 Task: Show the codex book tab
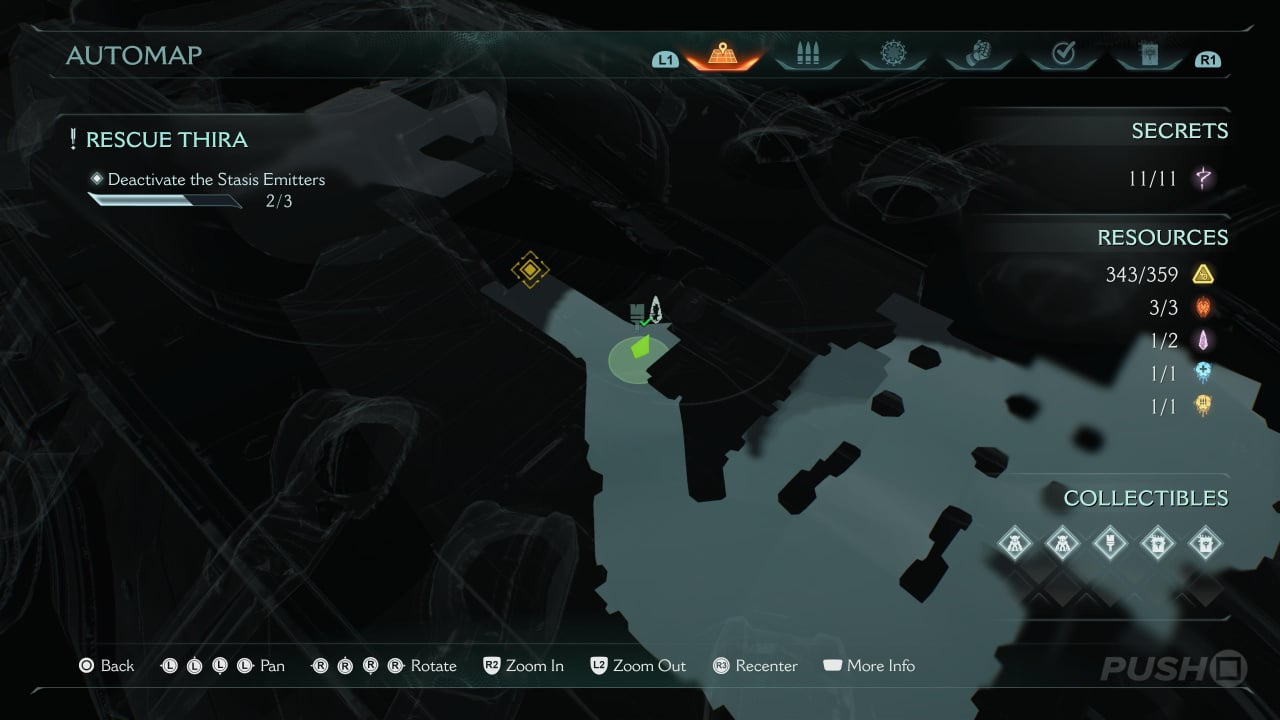click(x=1149, y=55)
